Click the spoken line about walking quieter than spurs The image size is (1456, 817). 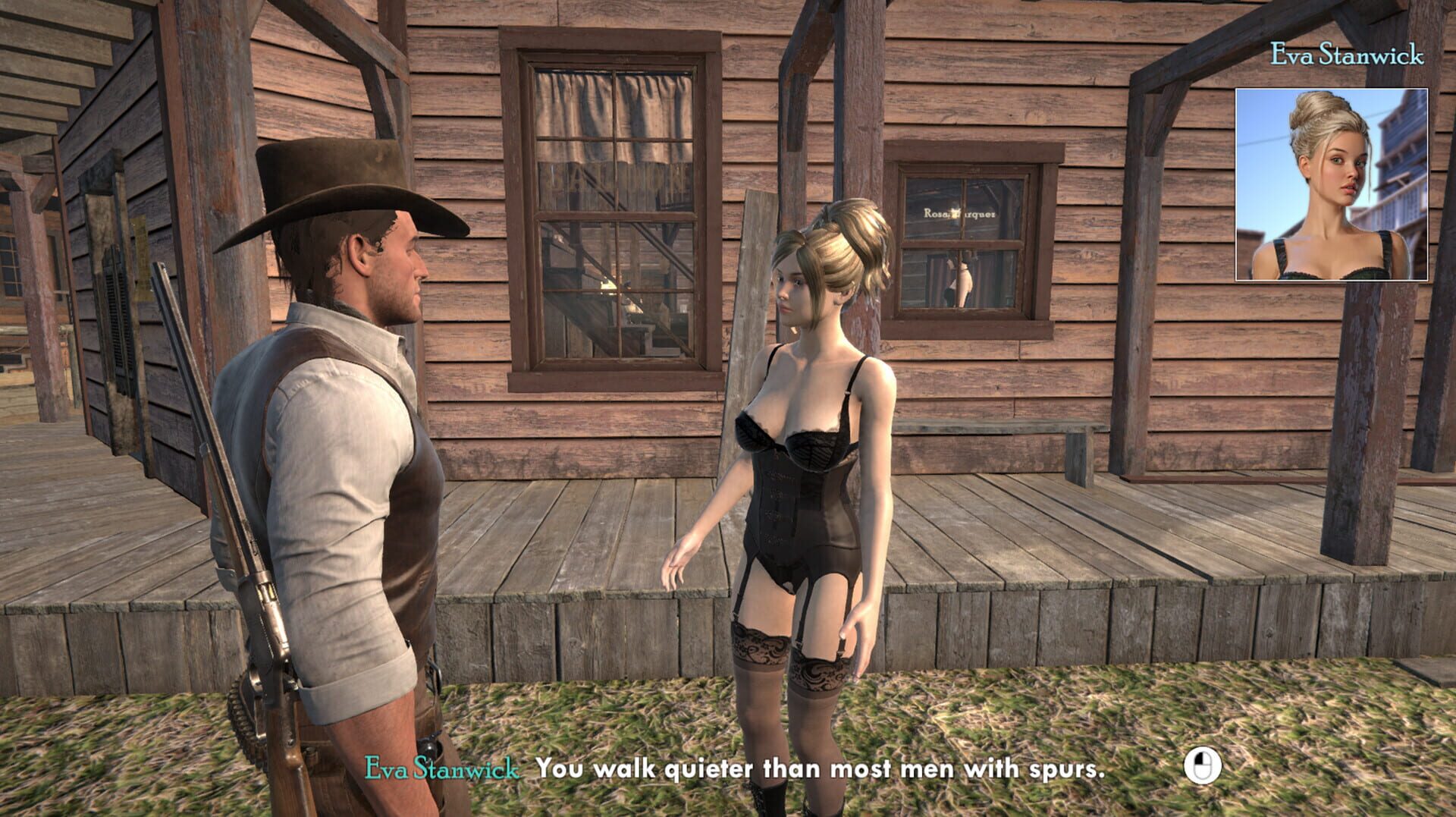coord(819,768)
